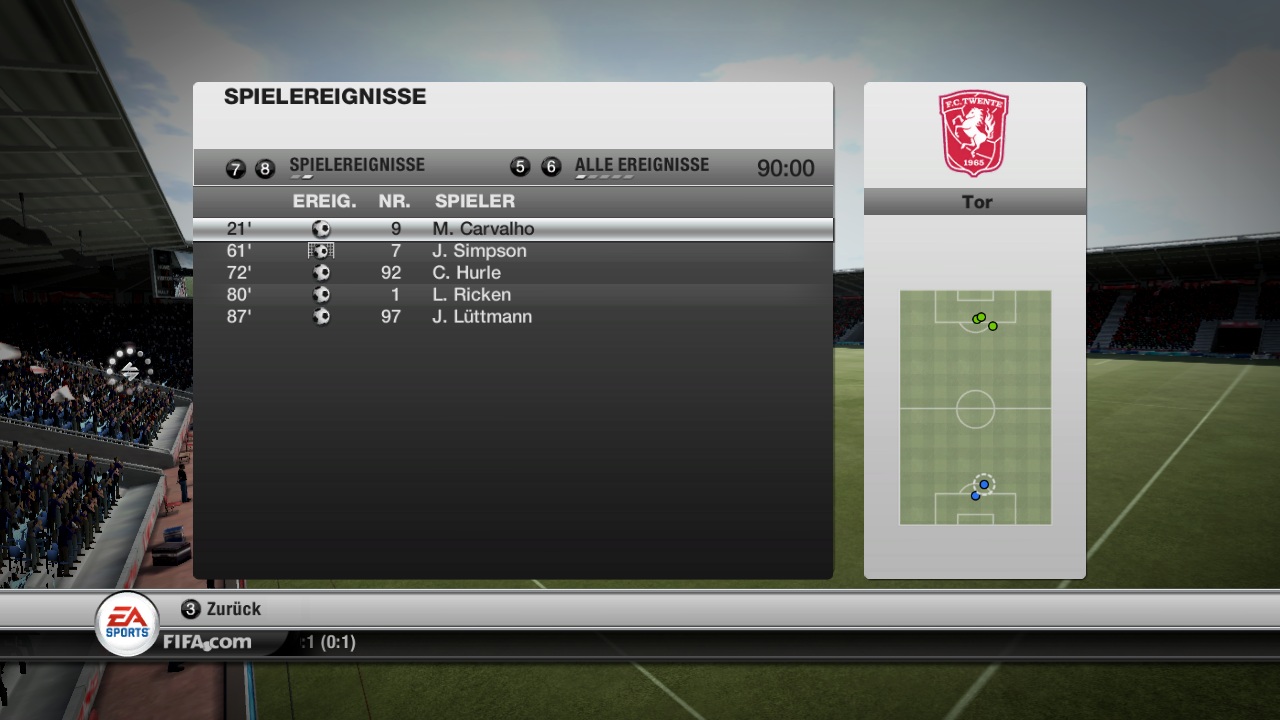
Task: Select the M. Carvalho goal event row
Action: (512, 229)
